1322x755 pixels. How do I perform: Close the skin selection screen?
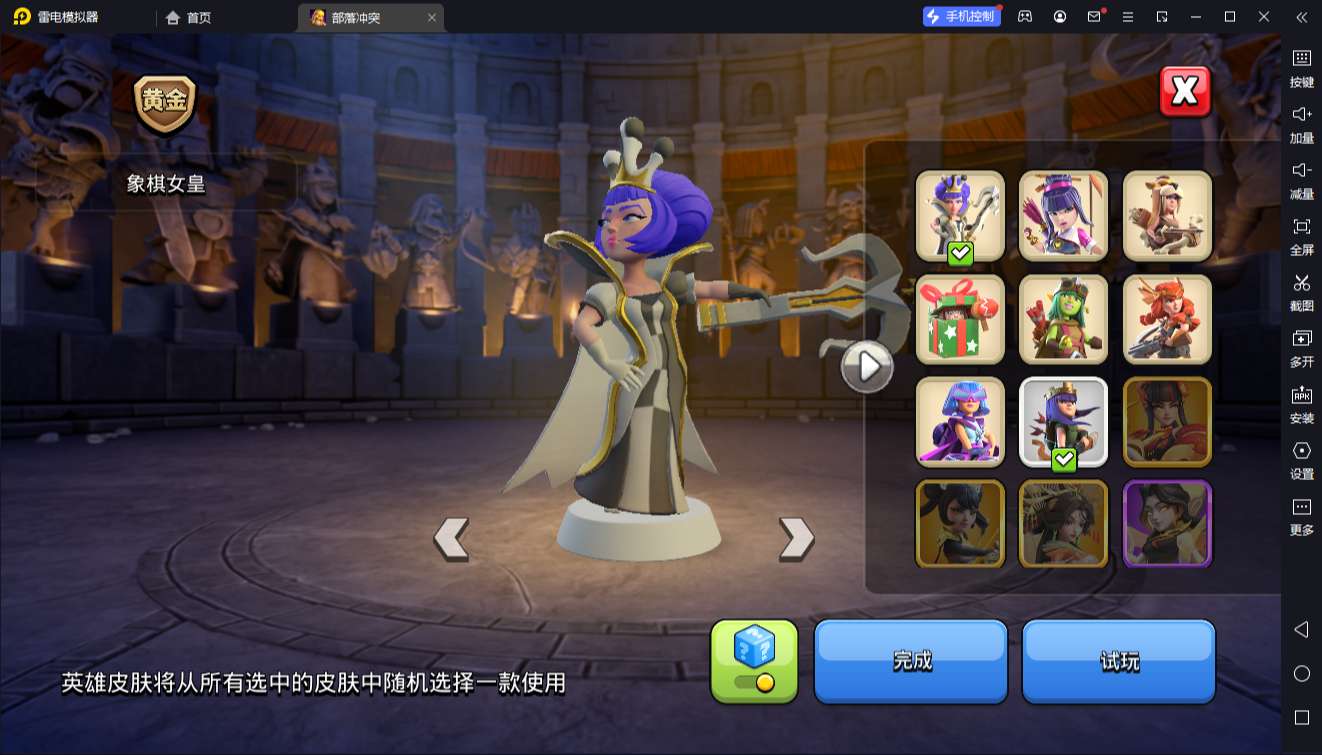(x=1185, y=92)
